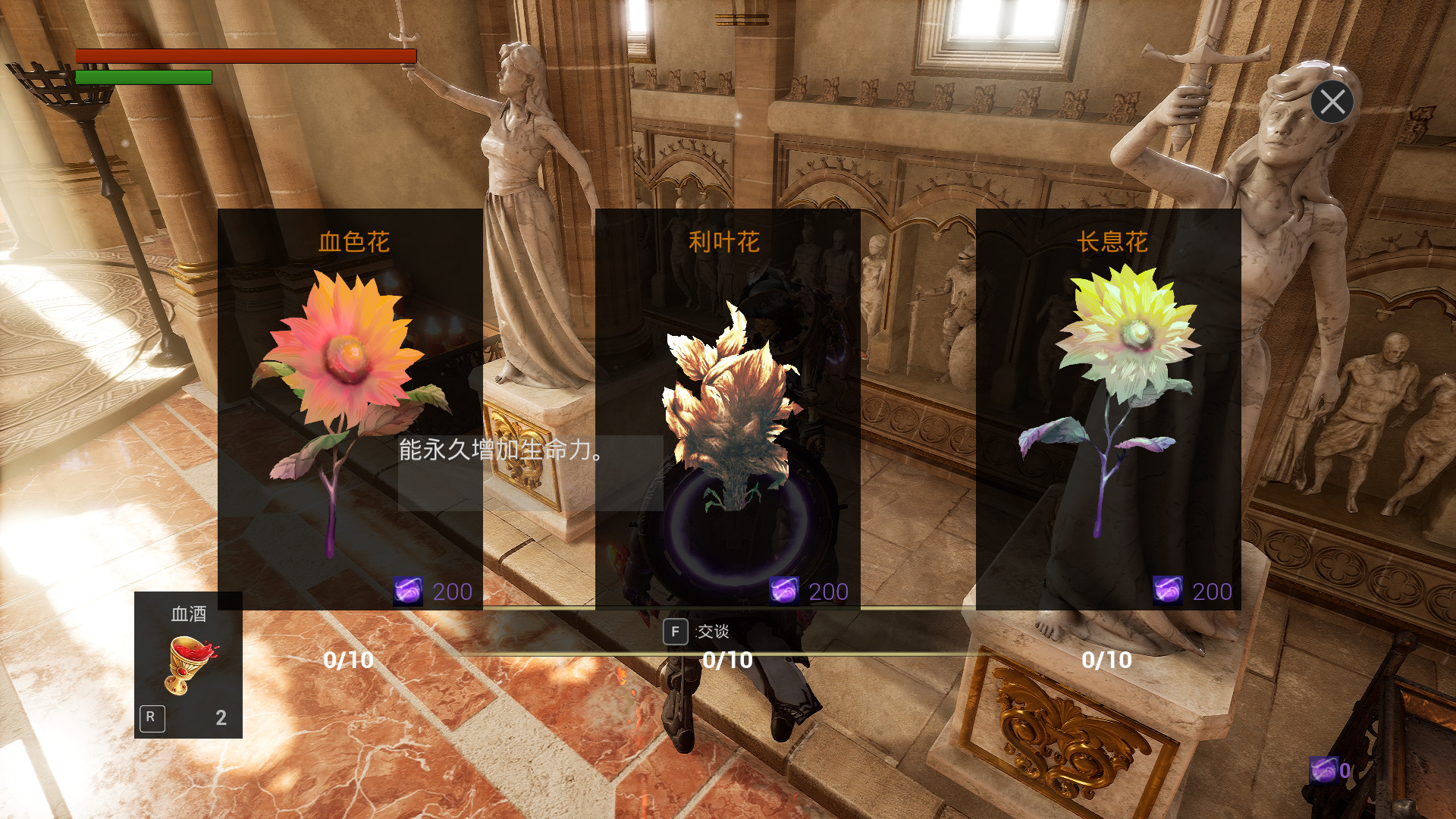The height and width of the screenshot is (819, 1456).
Task: Close the flower shop with the X button
Action: pos(1332,102)
